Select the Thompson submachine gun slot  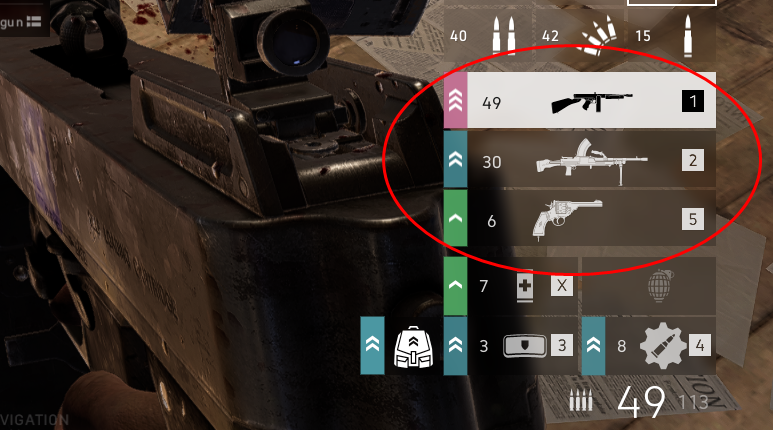pyautogui.click(x=596, y=102)
